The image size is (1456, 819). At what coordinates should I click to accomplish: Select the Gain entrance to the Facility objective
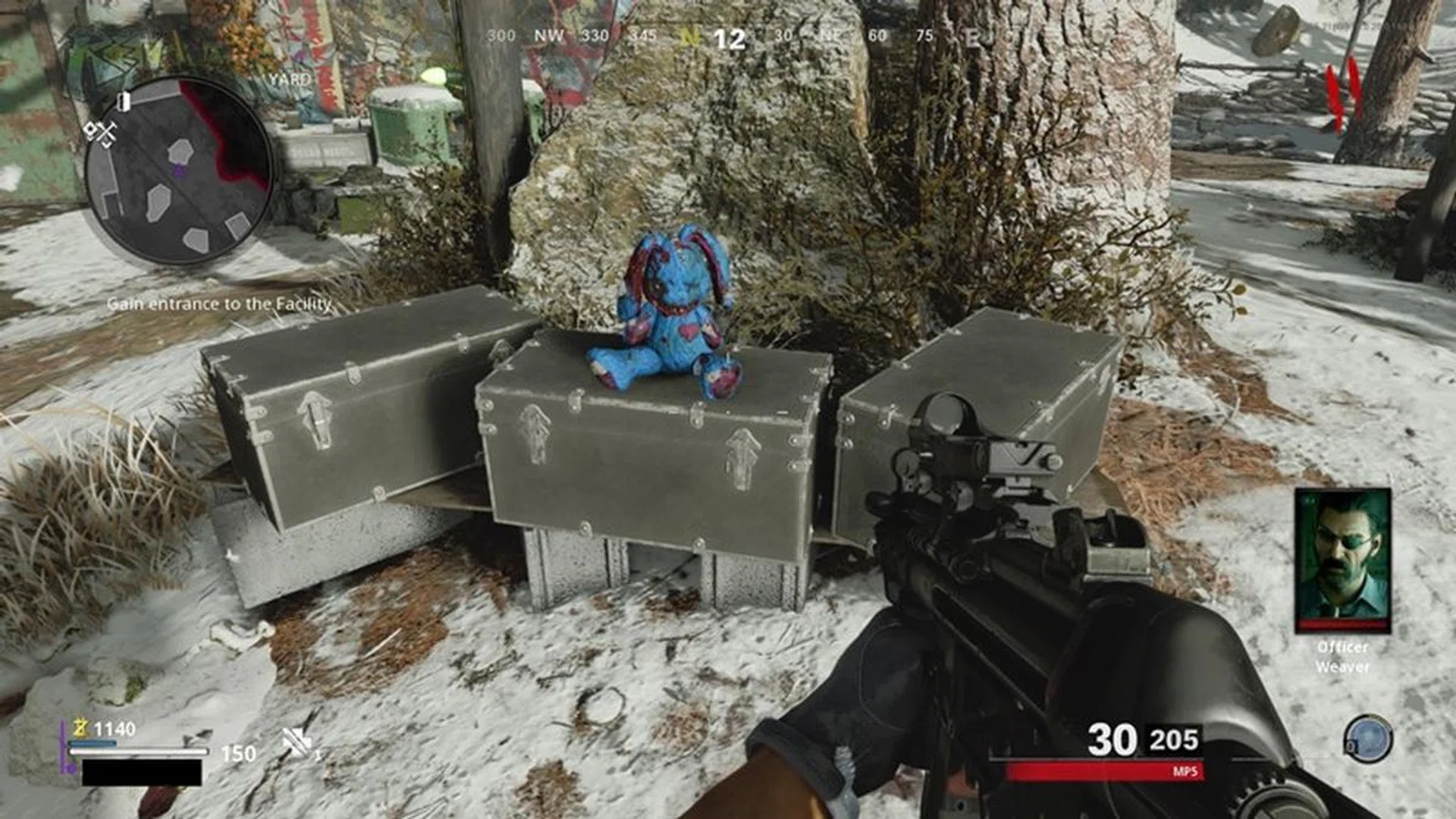click(x=219, y=304)
